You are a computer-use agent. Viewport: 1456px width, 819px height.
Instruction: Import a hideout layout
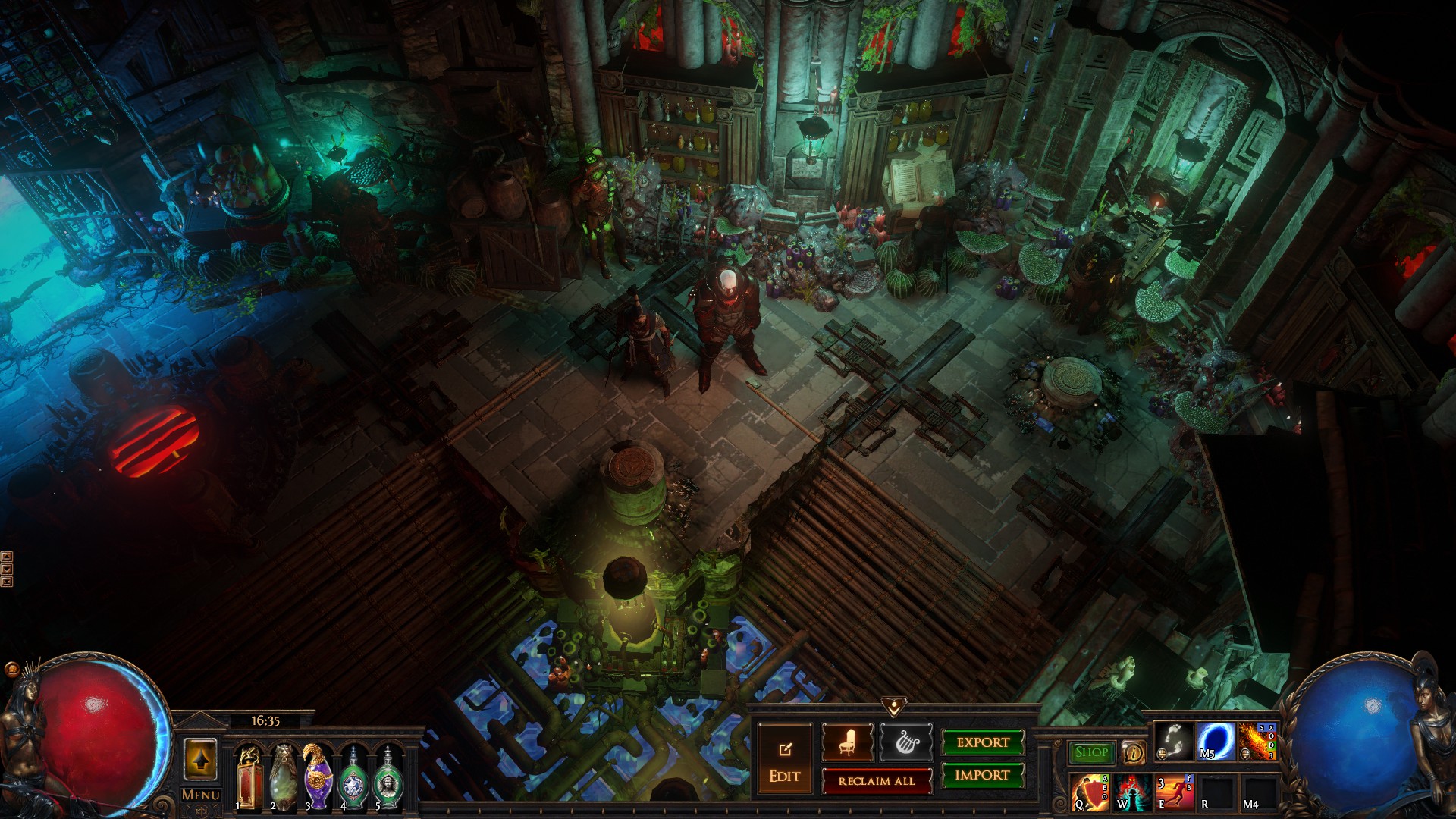click(x=983, y=775)
